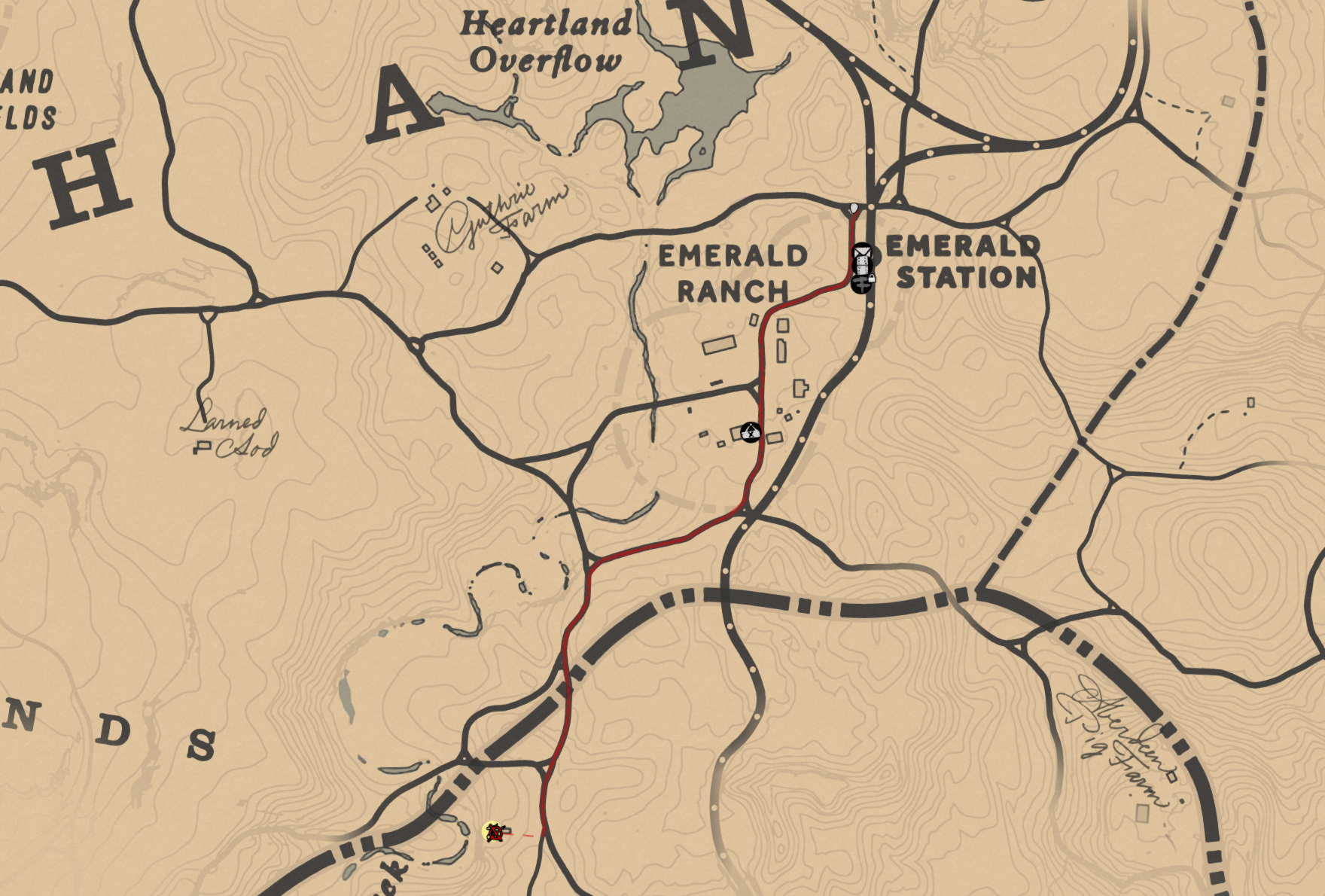Select the white waypoint pin above Emerald Station
The width and height of the screenshot is (1325, 896).
pyautogui.click(x=853, y=209)
